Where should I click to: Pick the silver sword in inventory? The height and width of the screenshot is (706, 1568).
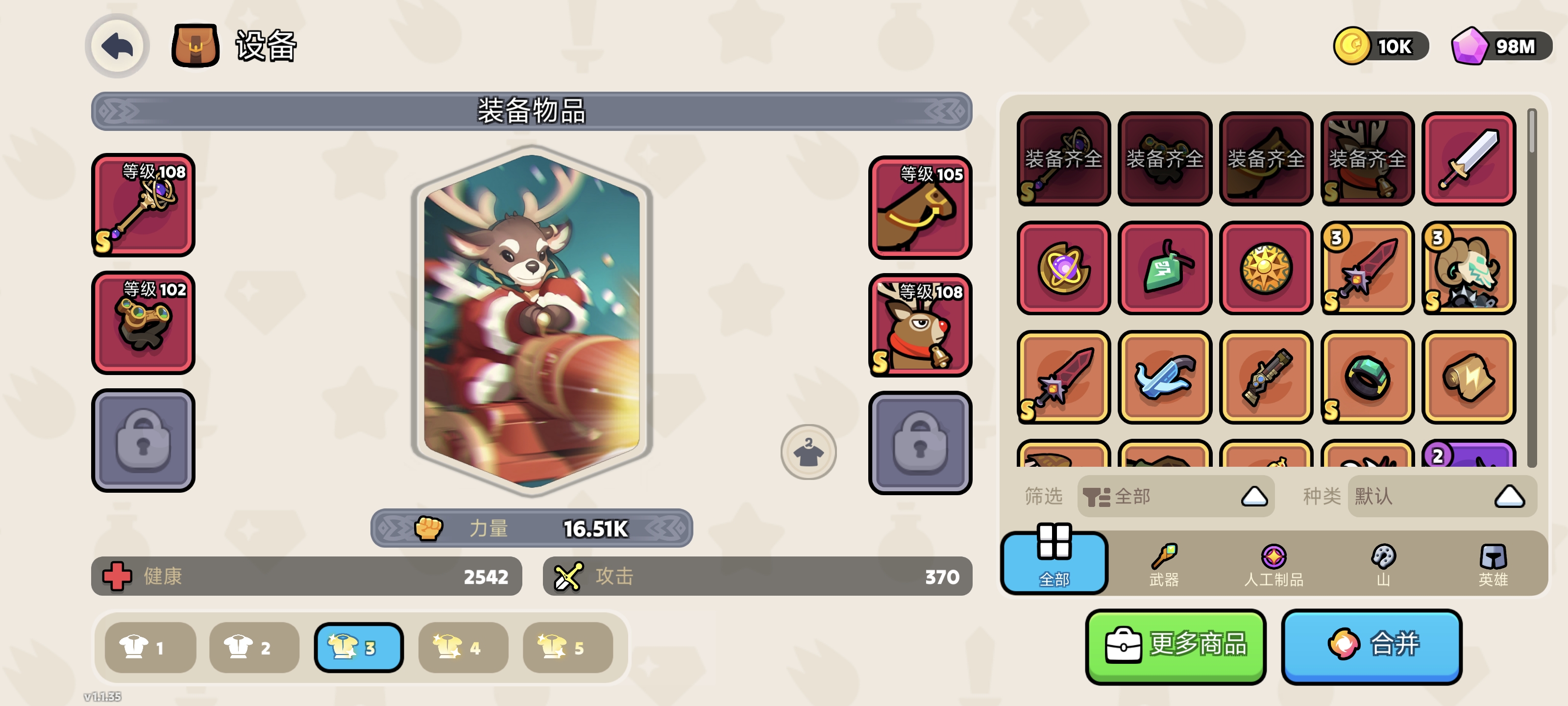(x=1468, y=158)
